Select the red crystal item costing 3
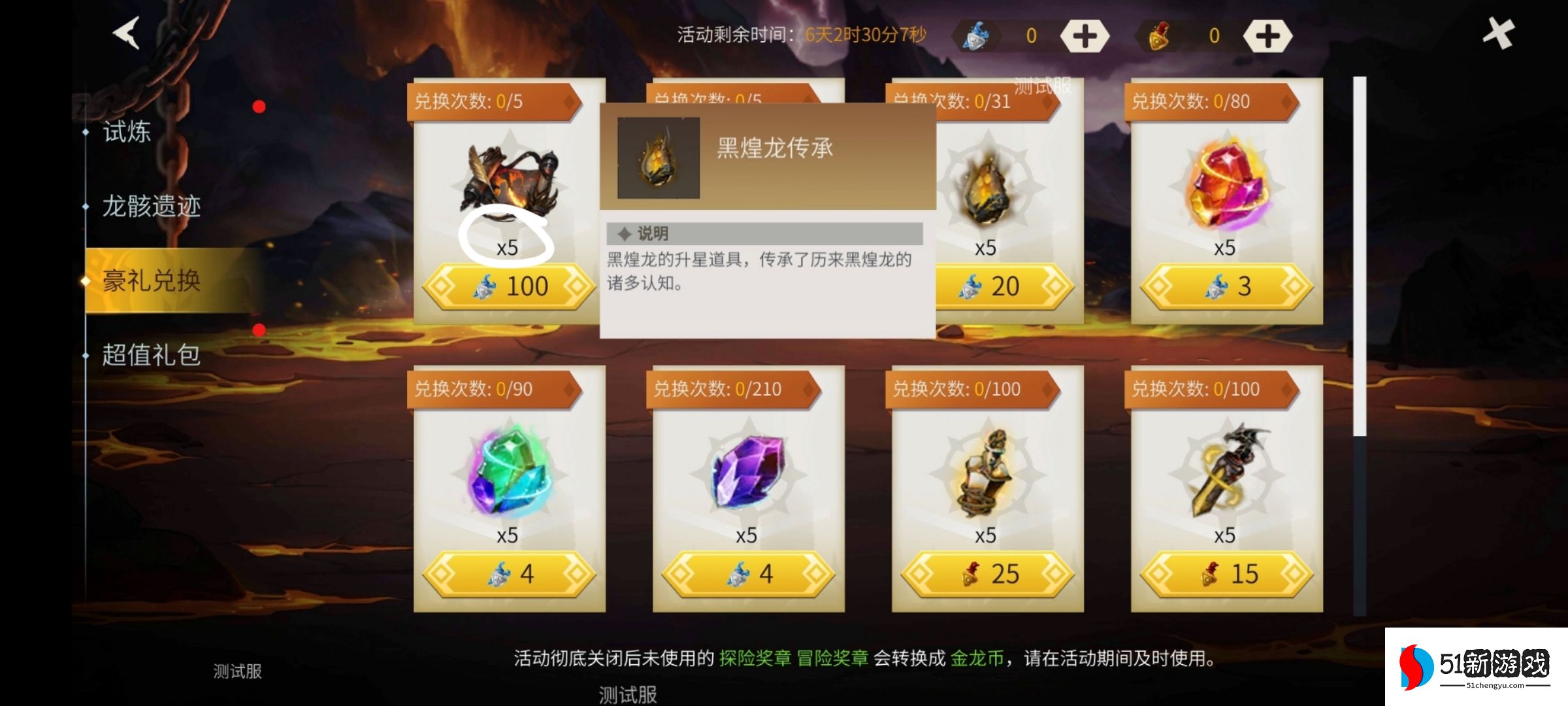 pyautogui.click(x=1226, y=183)
